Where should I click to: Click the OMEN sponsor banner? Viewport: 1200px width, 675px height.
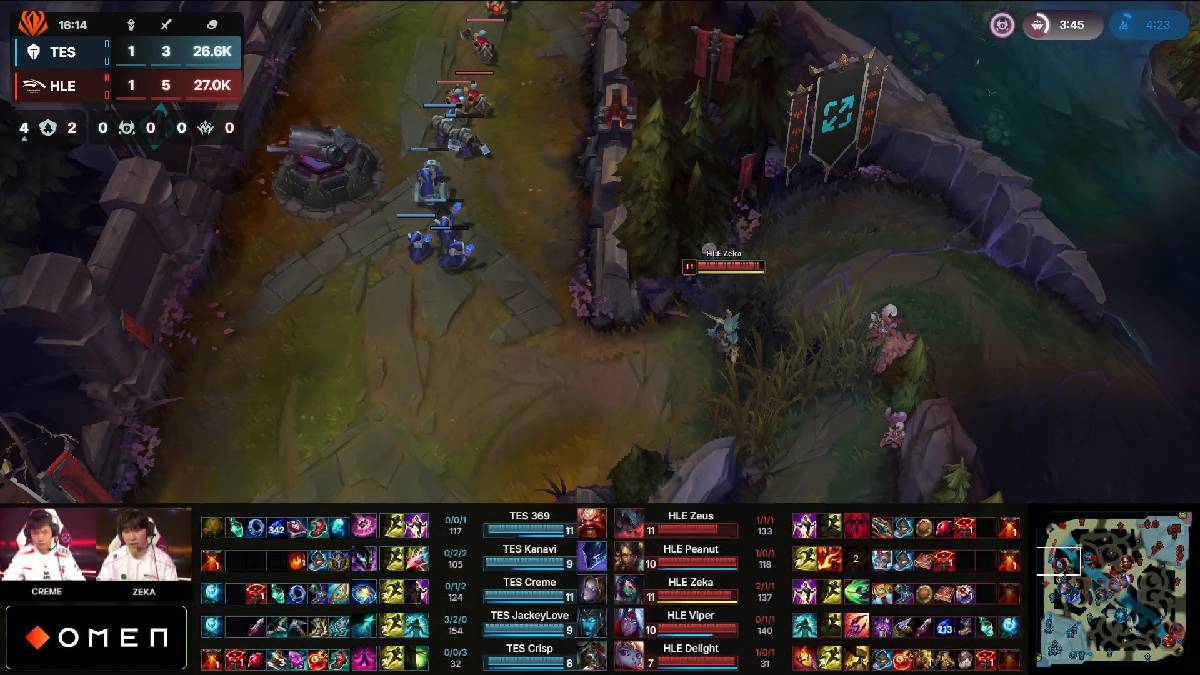click(x=96, y=637)
